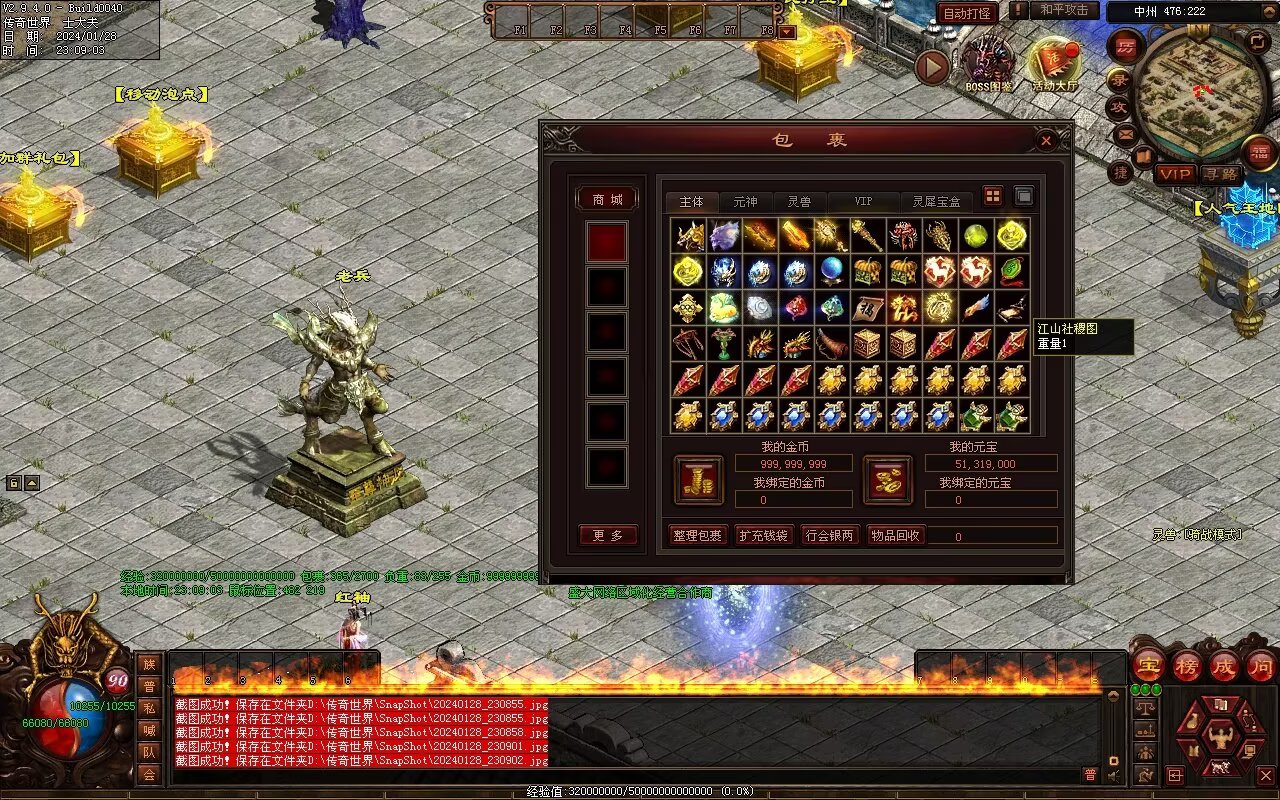
Task: Select the blue crystal orb item
Action: [x=831, y=271]
